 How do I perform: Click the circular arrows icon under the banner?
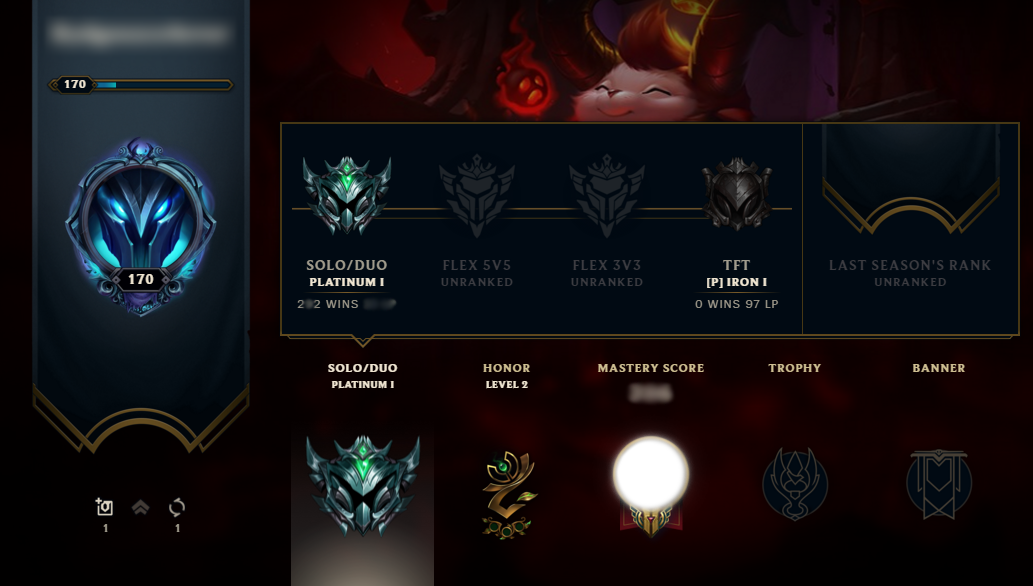(x=177, y=508)
